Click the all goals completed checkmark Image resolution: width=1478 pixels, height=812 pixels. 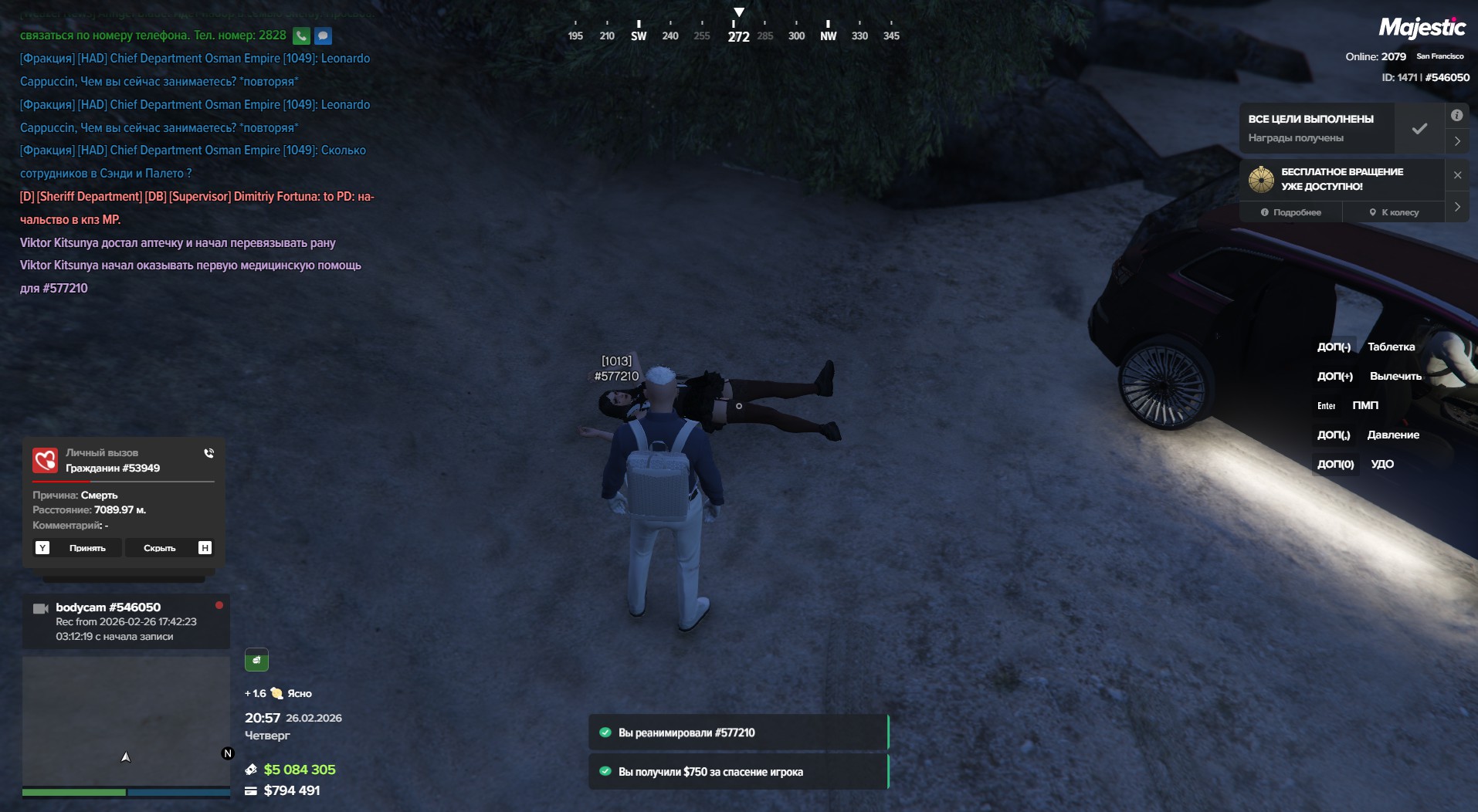tap(1419, 129)
